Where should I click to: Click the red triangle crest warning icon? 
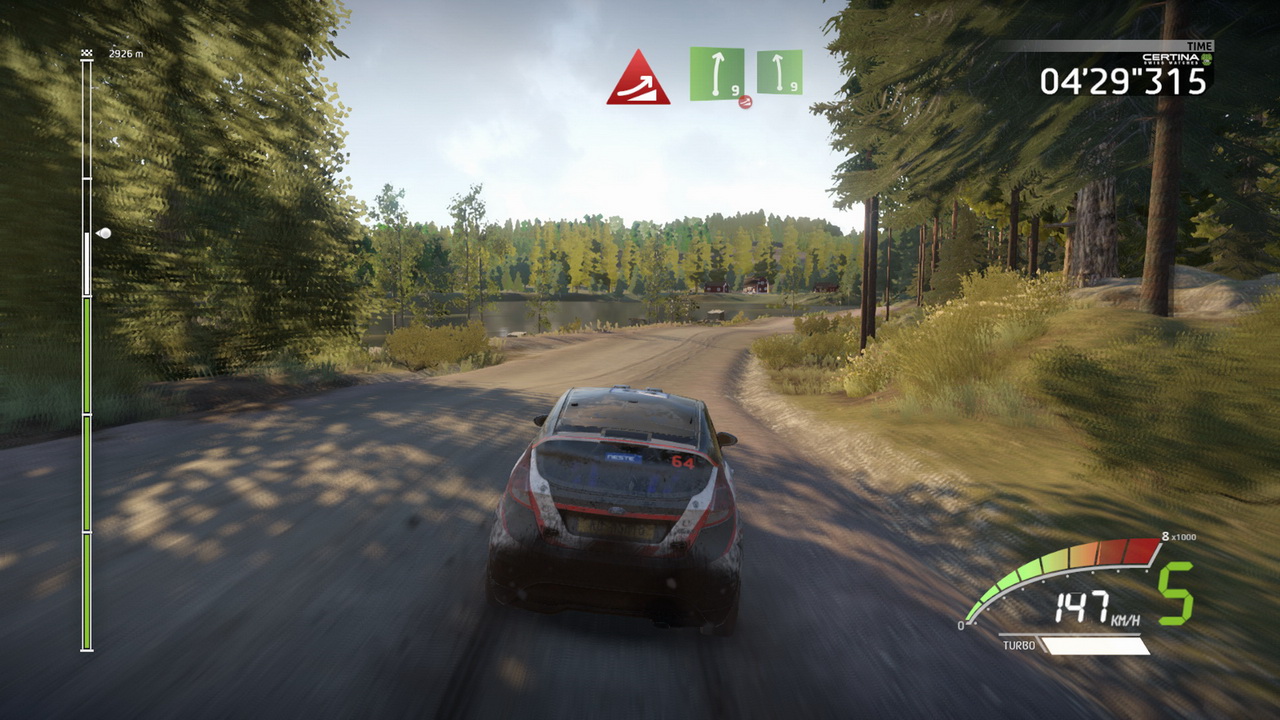click(x=638, y=80)
